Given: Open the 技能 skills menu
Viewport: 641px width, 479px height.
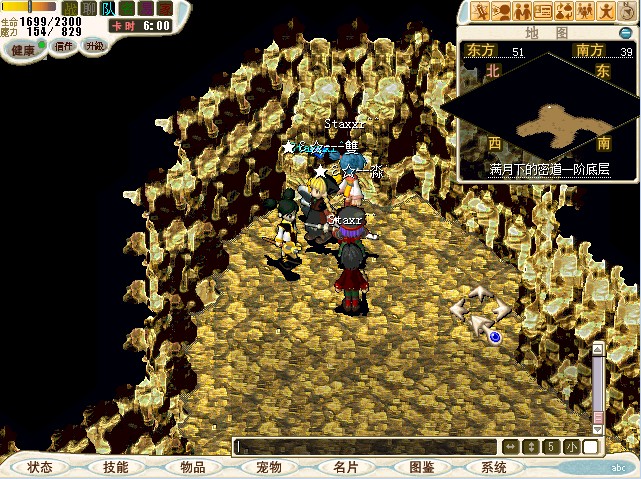Looking at the screenshot, I should 115,467.
